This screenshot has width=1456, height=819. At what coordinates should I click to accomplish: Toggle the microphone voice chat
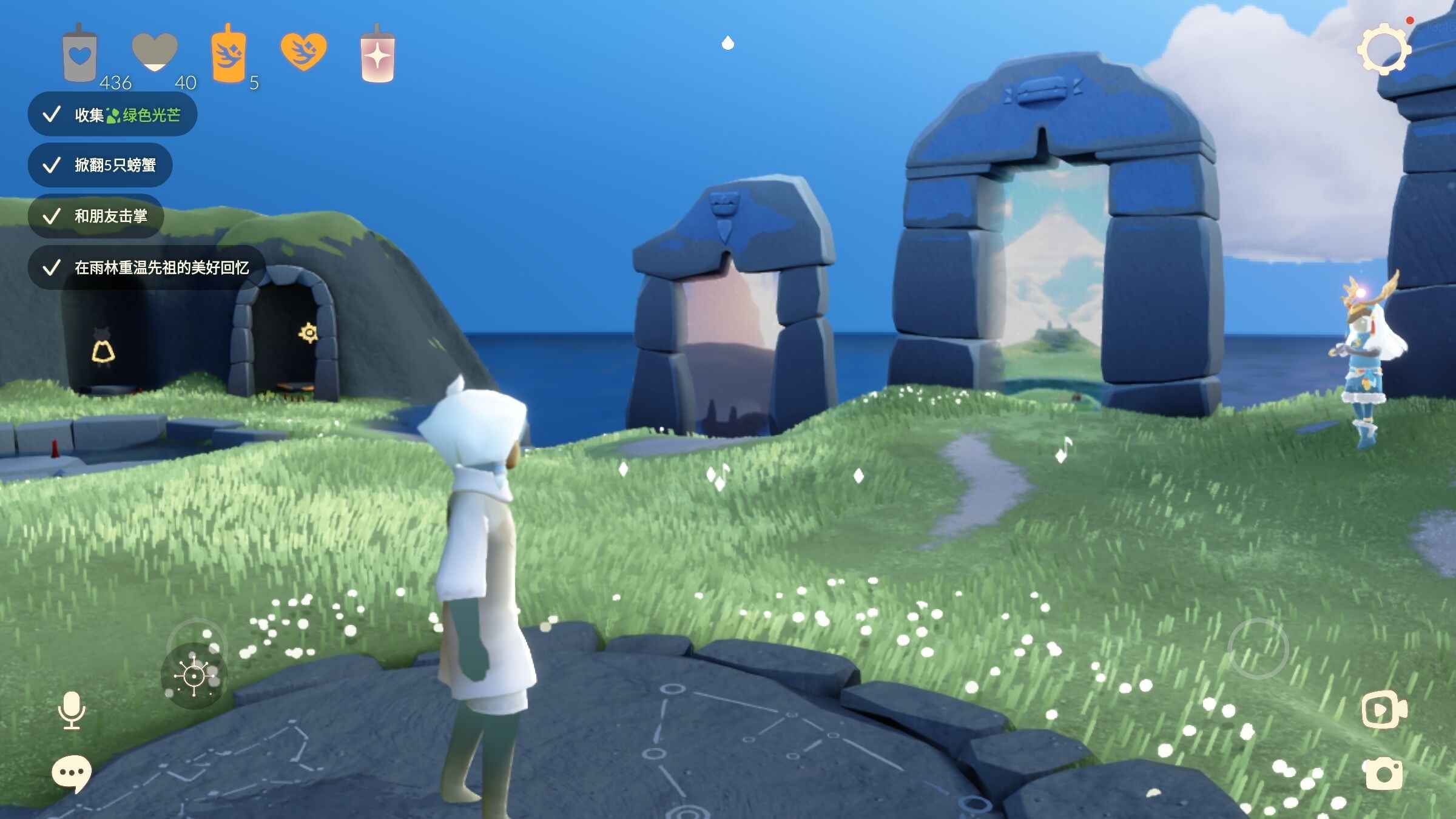(x=72, y=710)
